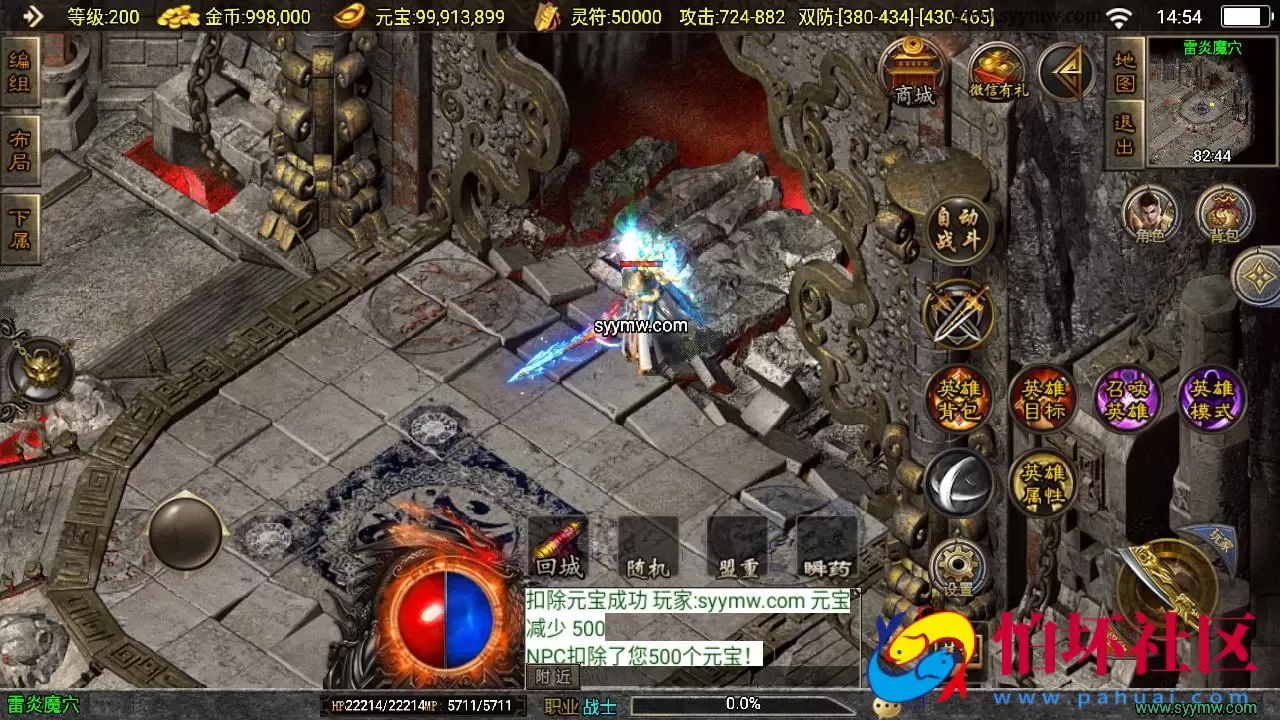Open the 英雄背包 hero bag

tap(957, 399)
